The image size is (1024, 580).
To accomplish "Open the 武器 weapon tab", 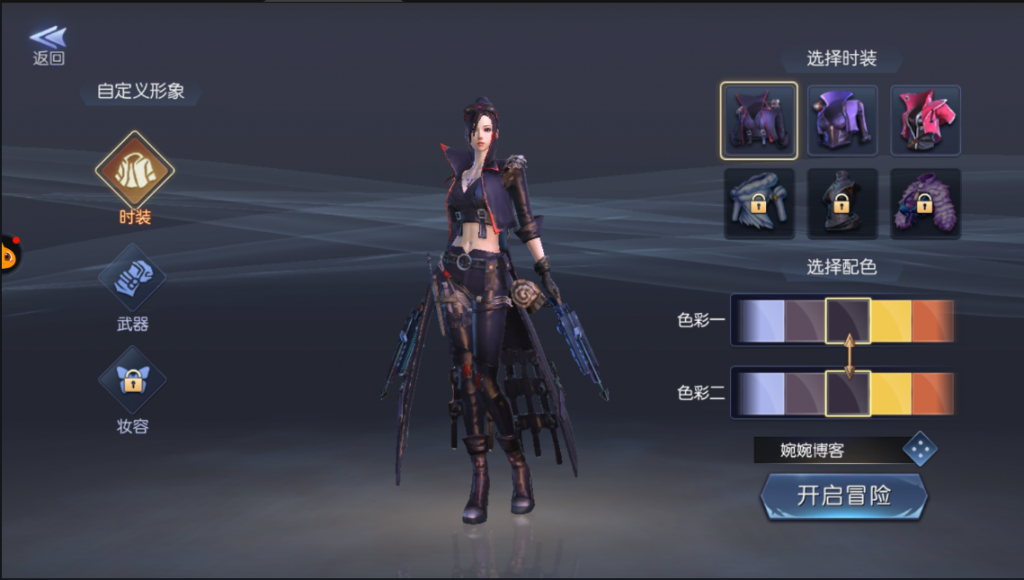I will (x=133, y=277).
